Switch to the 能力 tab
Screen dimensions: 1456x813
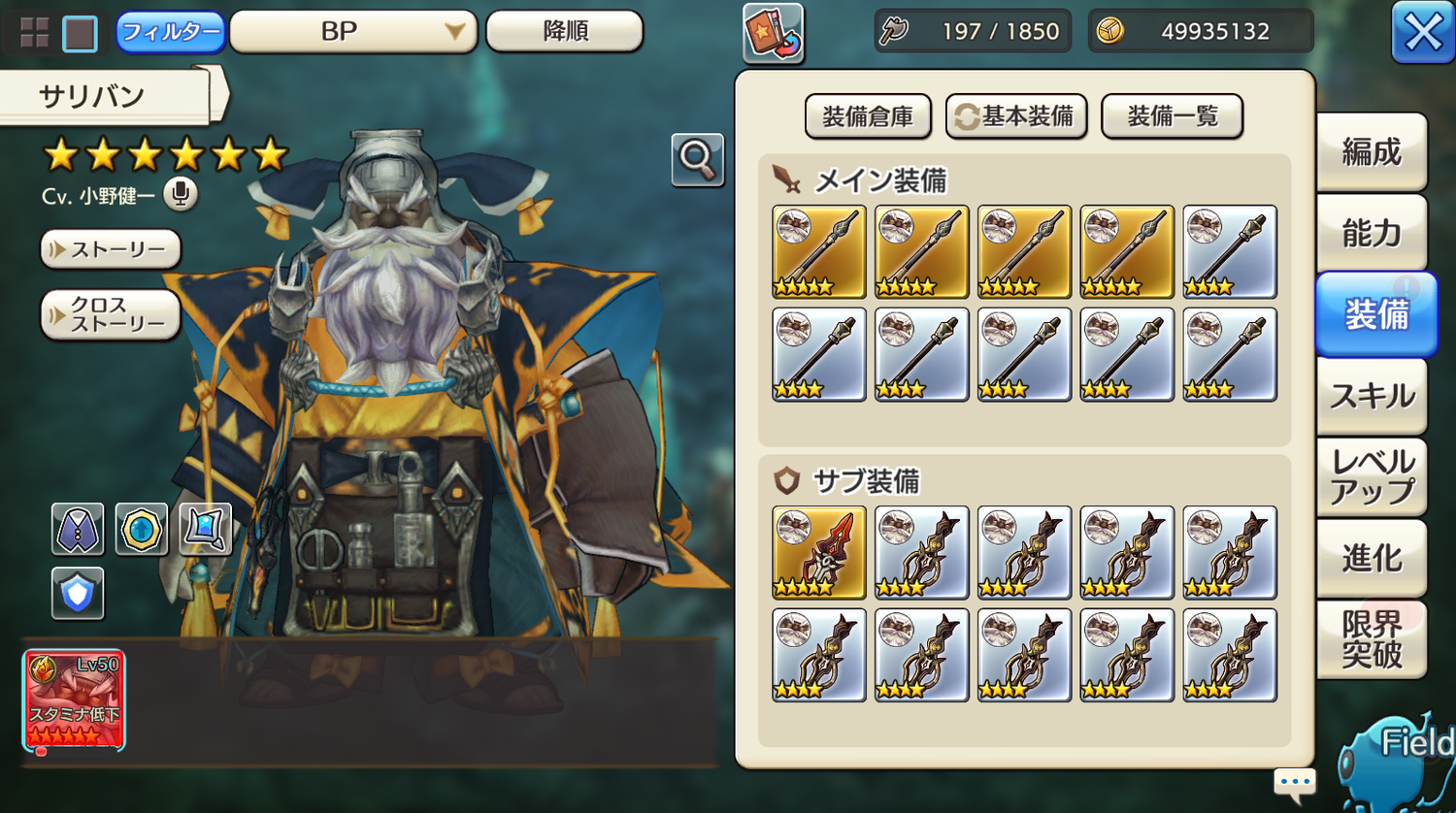pos(1371,233)
